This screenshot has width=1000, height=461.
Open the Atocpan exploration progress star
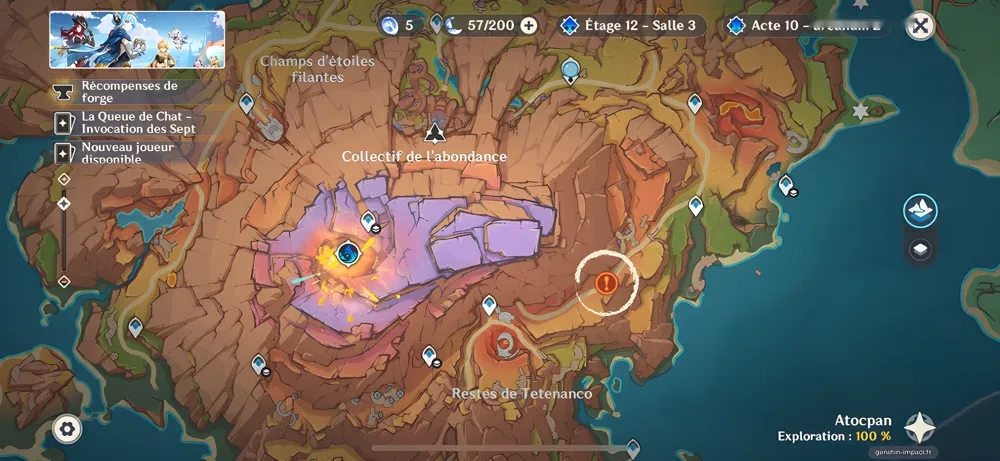(920, 428)
